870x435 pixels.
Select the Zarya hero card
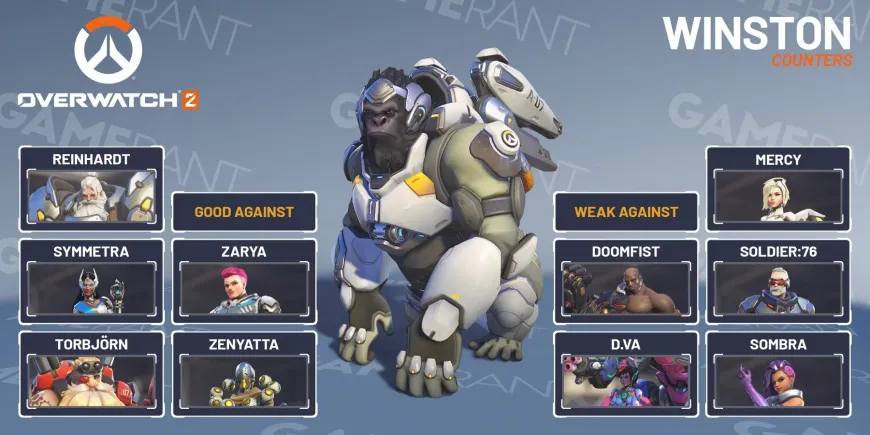pyautogui.click(x=244, y=281)
